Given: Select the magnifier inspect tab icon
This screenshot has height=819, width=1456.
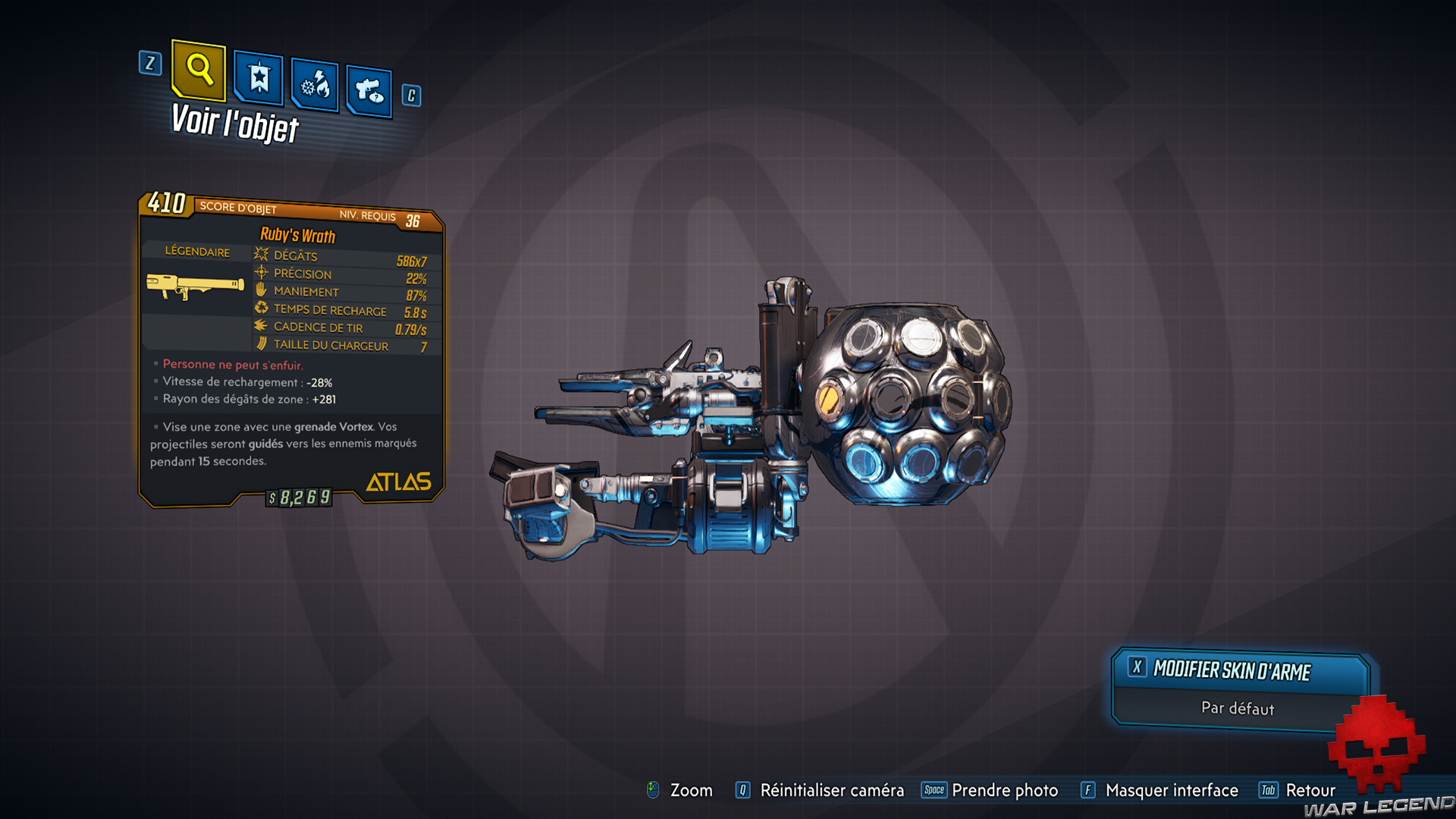Looking at the screenshot, I should 198,73.
